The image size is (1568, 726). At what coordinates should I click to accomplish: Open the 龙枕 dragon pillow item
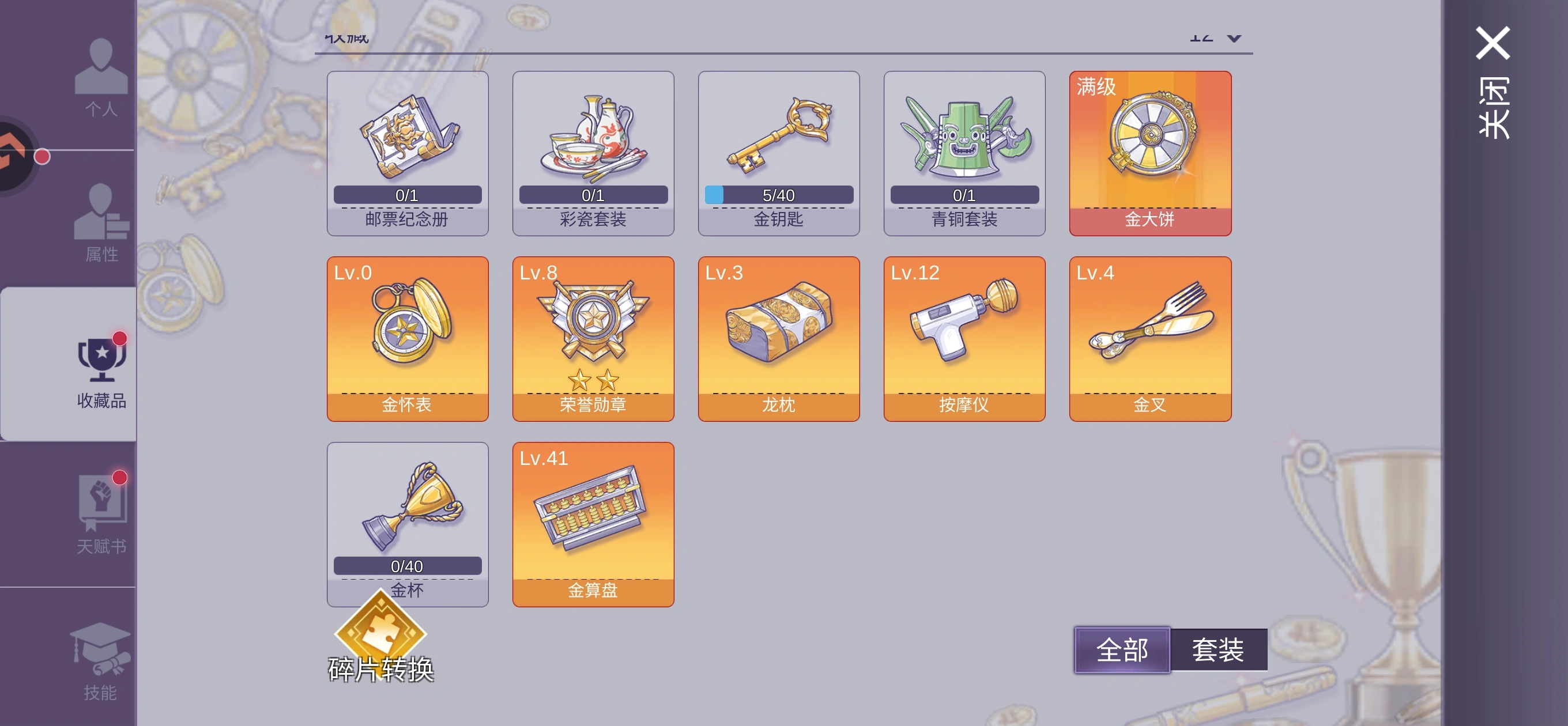coord(778,339)
